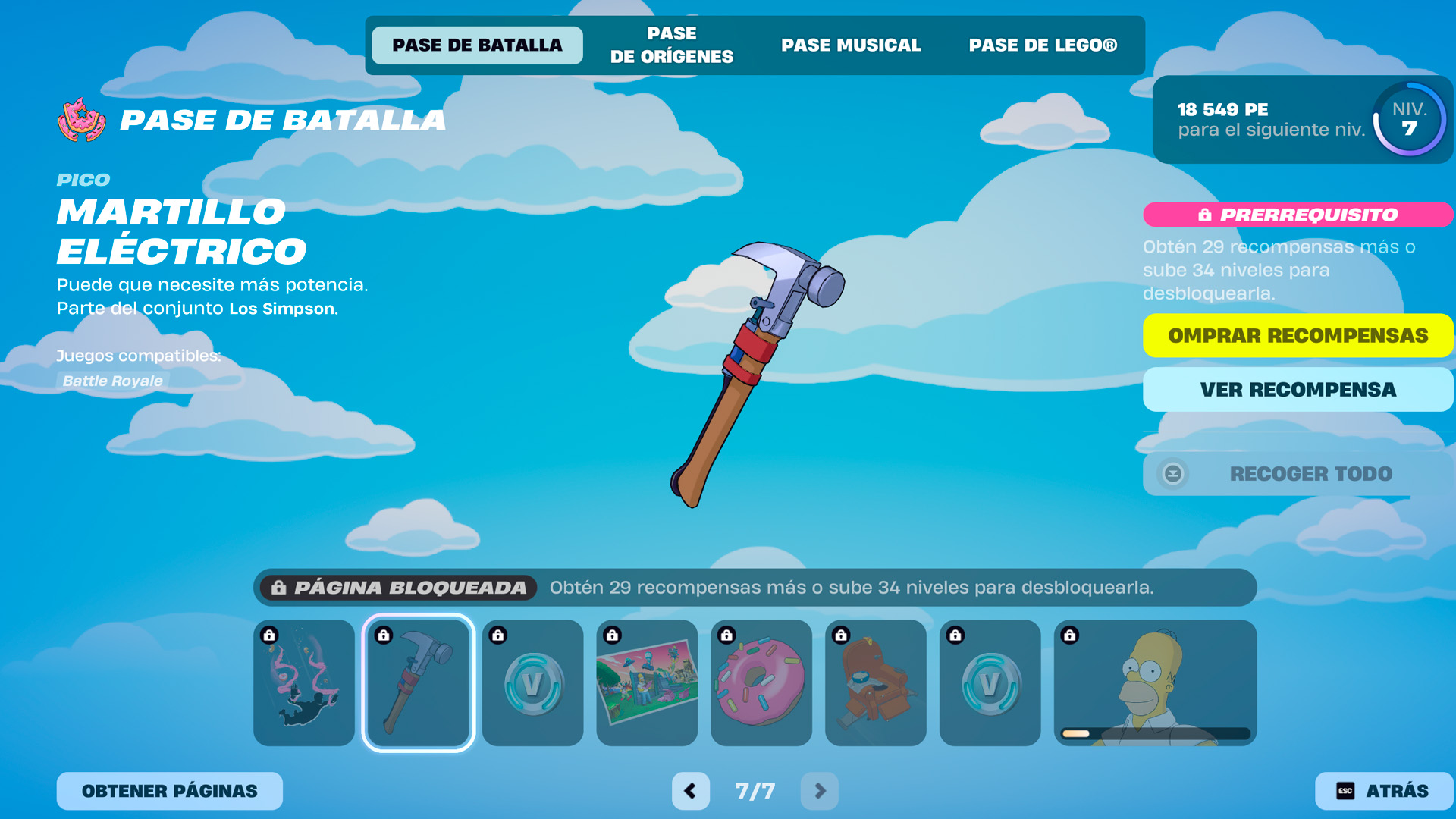Select the Pase Musical tab
Screen dimensions: 1456x819
[x=851, y=45]
